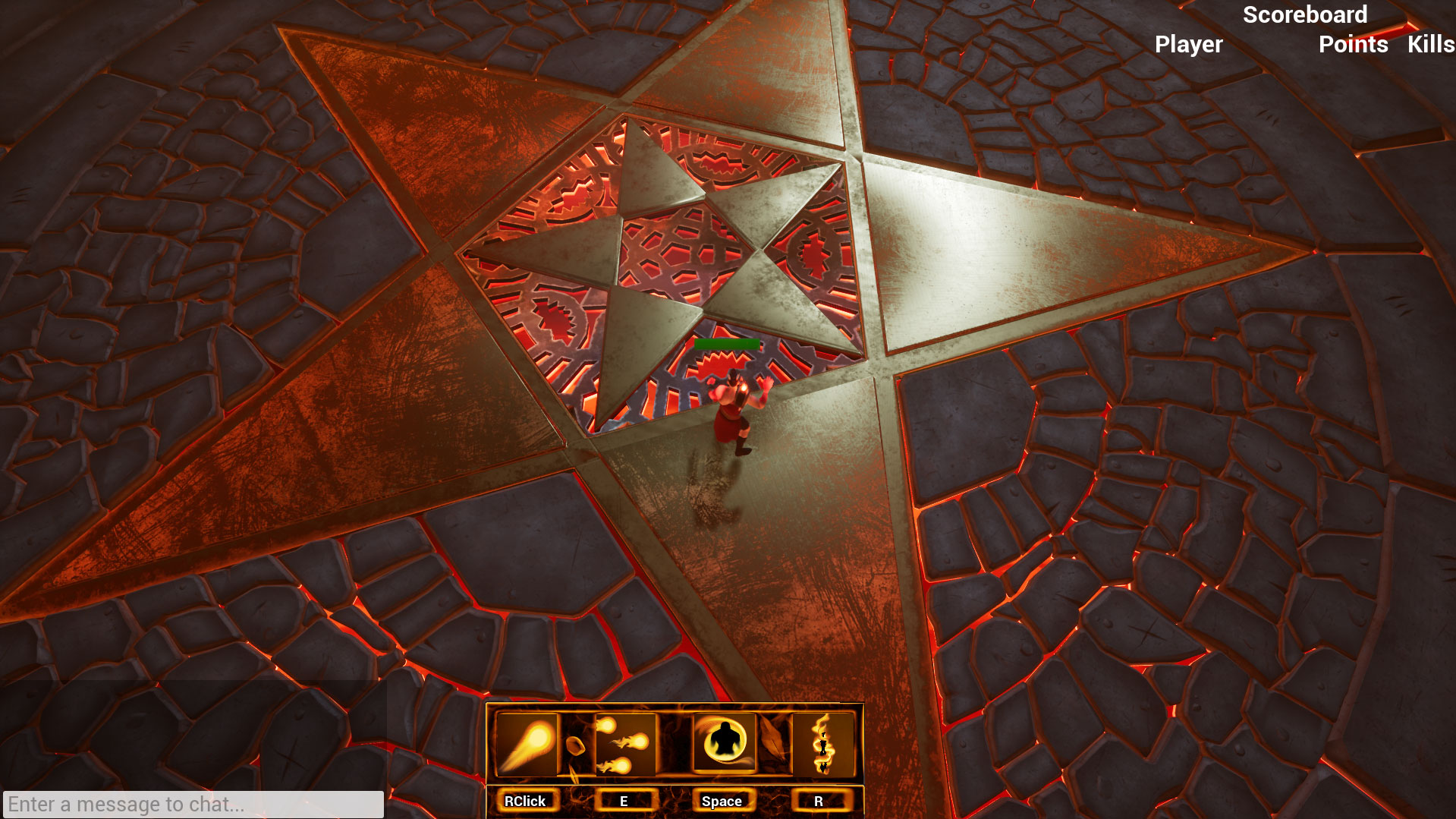Use the triple fireball ability icon
The width and height of the screenshot is (1456, 819).
(624, 744)
